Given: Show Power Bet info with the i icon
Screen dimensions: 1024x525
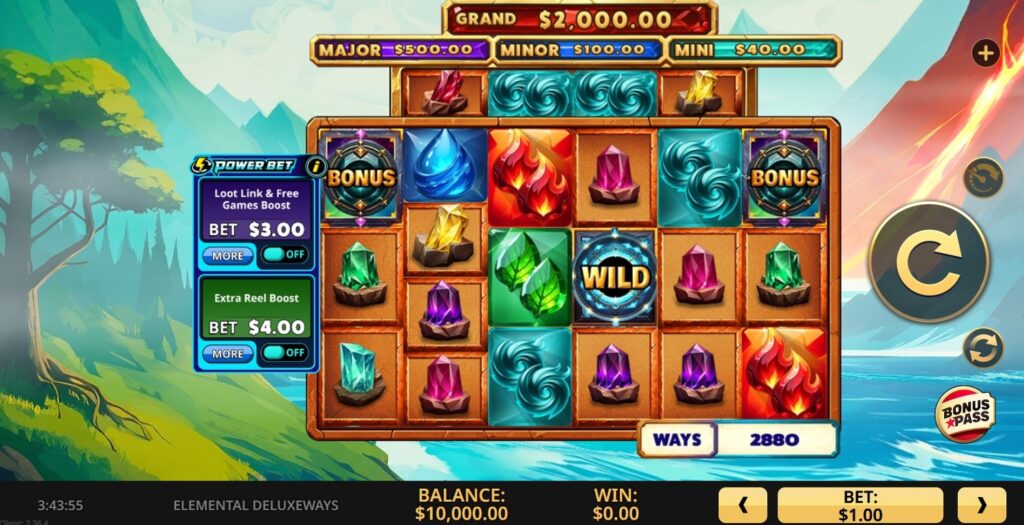Looking at the screenshot, I should (x=316, y=166).
